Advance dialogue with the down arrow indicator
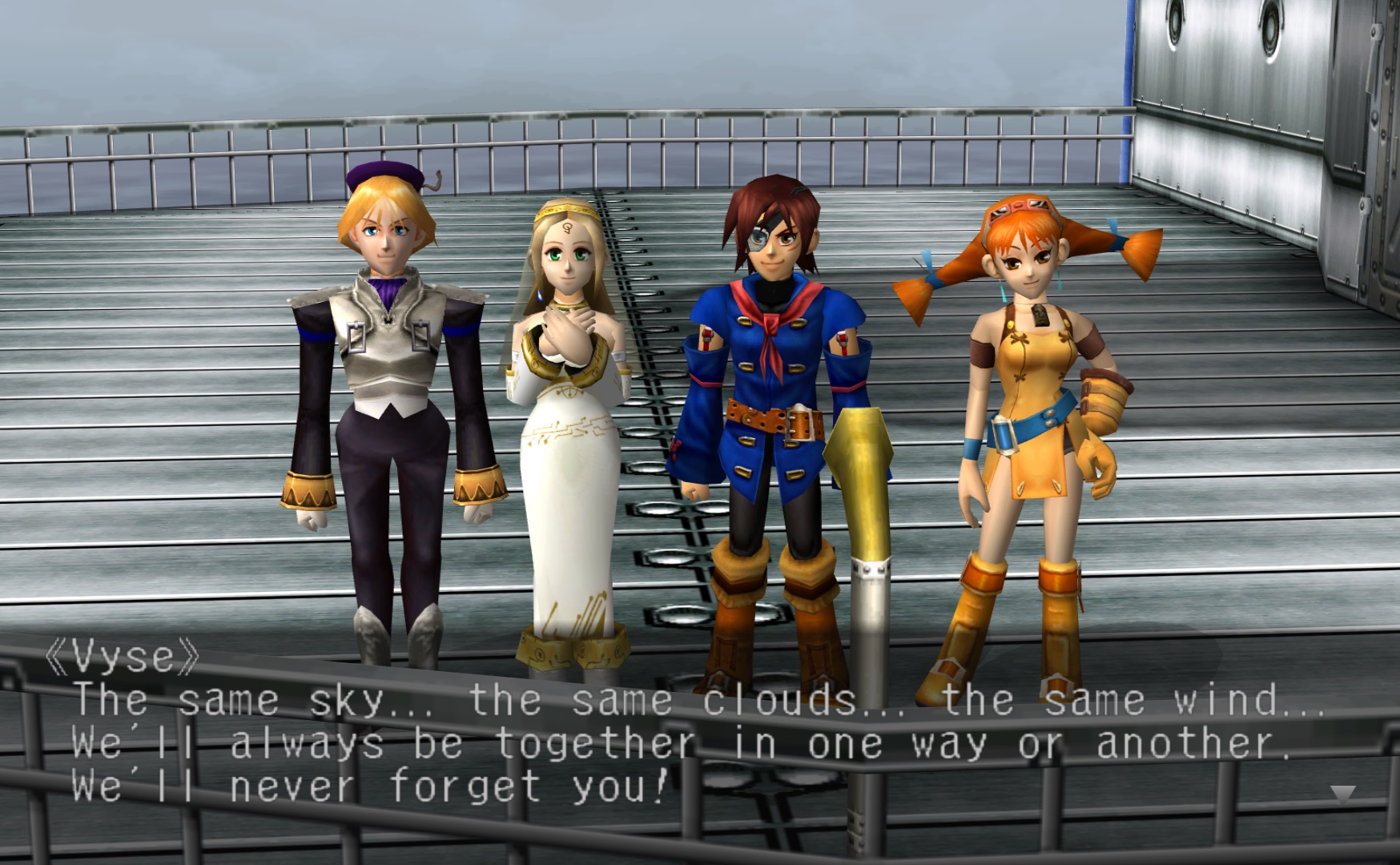Image resolution: width=1400 pixels, height=865 pixels. [x=1342, y=794]
